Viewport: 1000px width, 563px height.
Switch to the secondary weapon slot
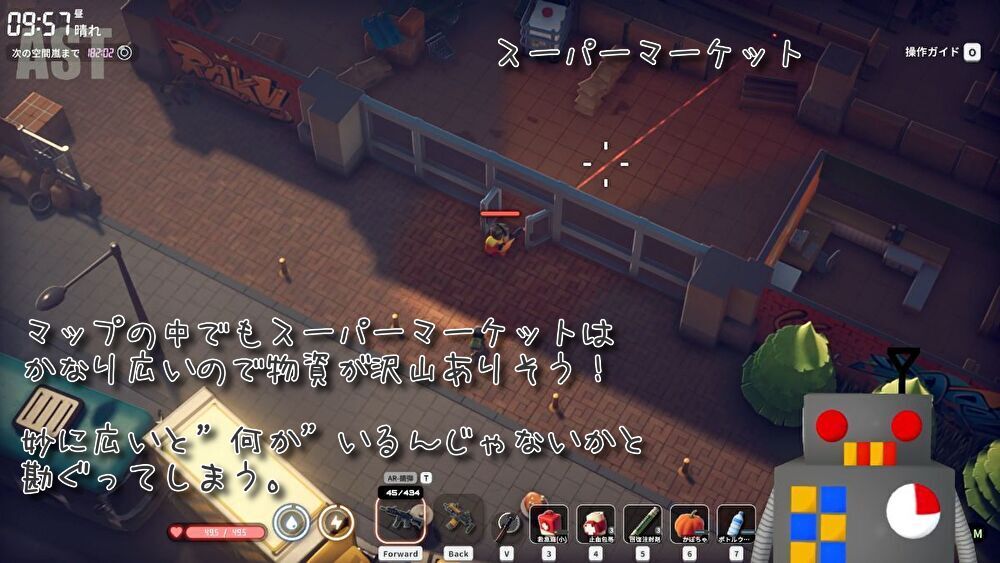(x=458, y=518)
